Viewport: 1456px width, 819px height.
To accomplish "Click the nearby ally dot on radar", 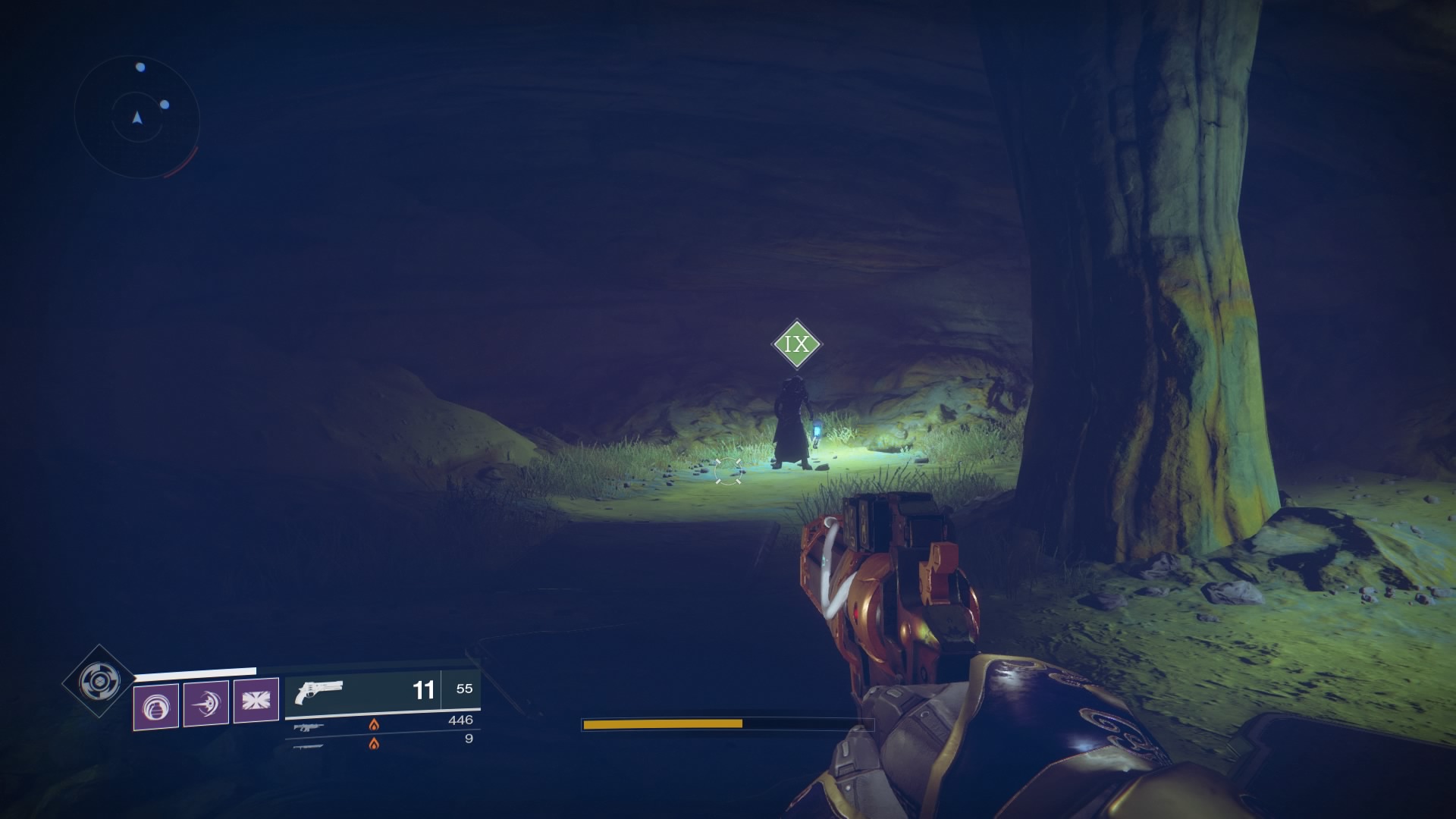I will (165, 104).
